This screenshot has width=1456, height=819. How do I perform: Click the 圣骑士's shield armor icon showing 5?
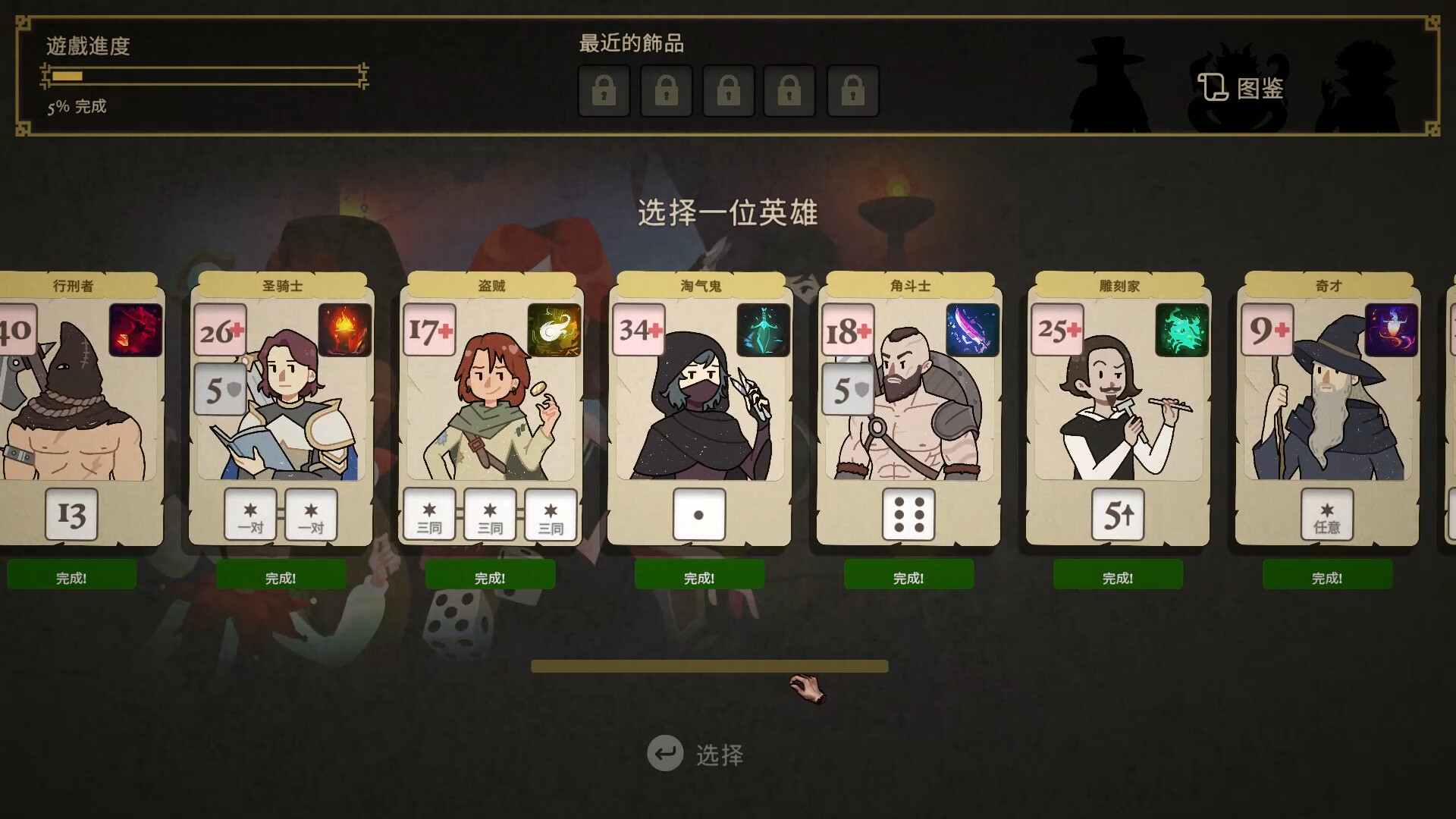221,389
